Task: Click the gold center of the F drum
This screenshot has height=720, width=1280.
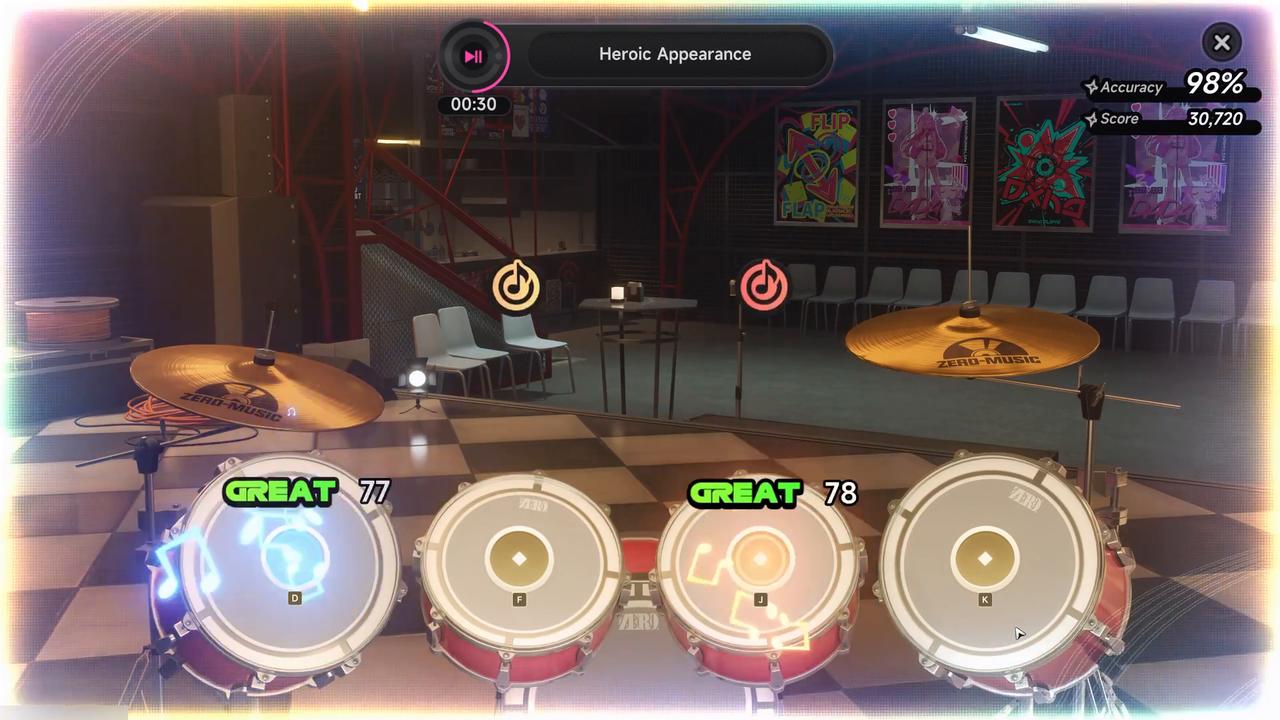Action: coord(519,557)
